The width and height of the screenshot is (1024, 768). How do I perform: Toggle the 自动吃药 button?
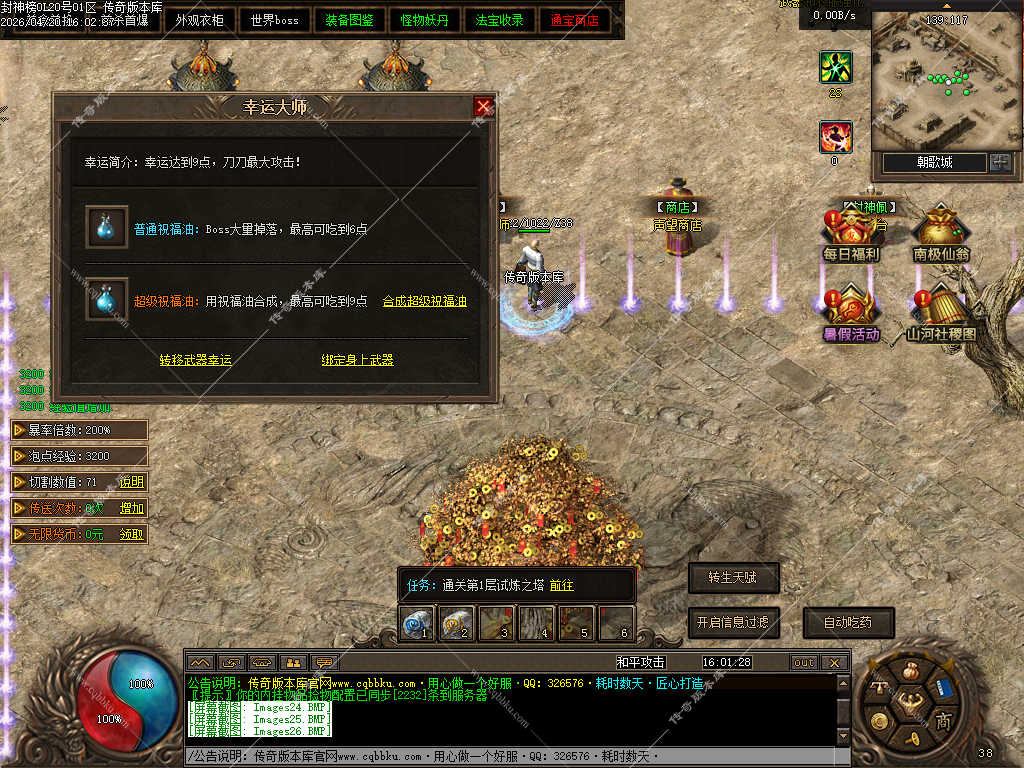pyautogui.click(x=848, y=622)
